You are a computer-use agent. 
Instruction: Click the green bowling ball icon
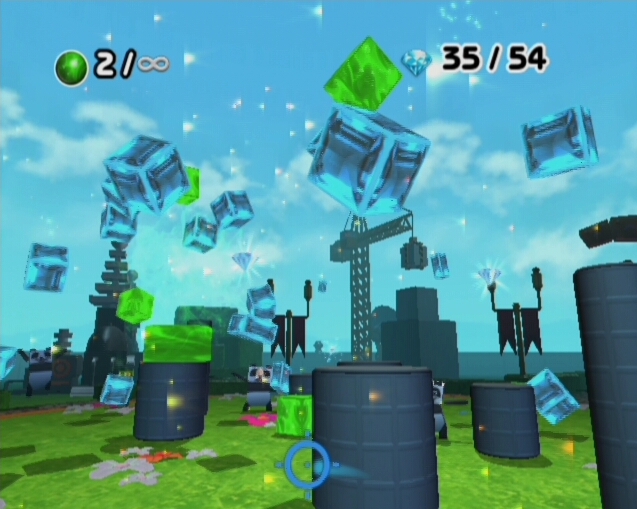point(72,67)
